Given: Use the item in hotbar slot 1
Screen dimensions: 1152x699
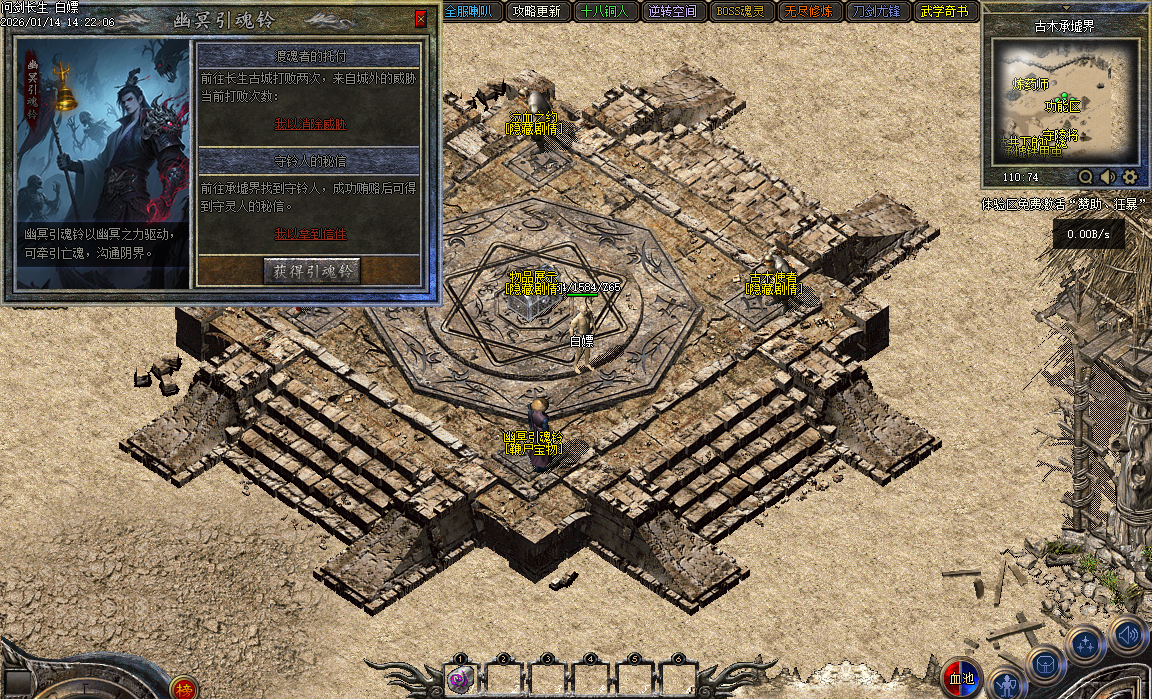Looking at the screenshot, I should (x=460, y=680).
